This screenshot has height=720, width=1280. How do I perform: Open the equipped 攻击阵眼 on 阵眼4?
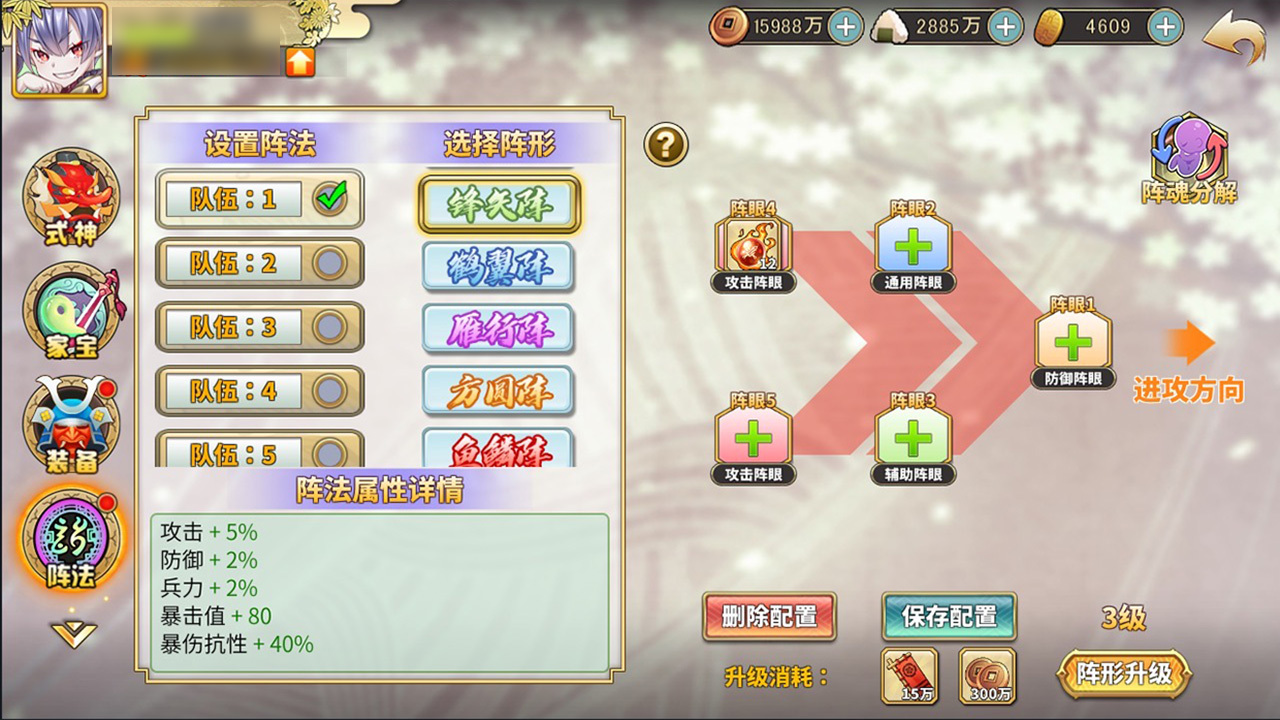pos(753,242)
